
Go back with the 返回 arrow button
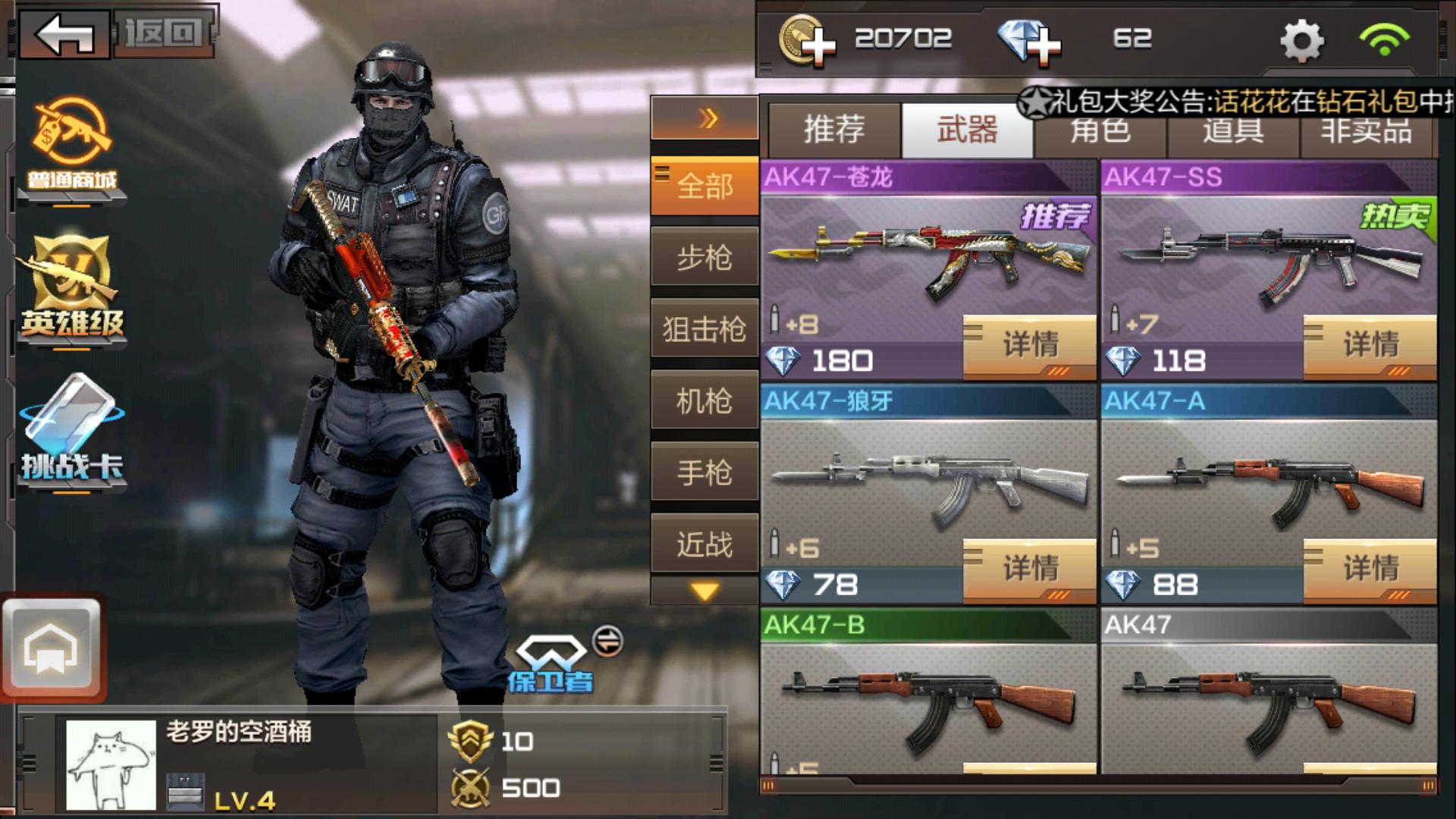pyautogui.click(x=64, y=34)
